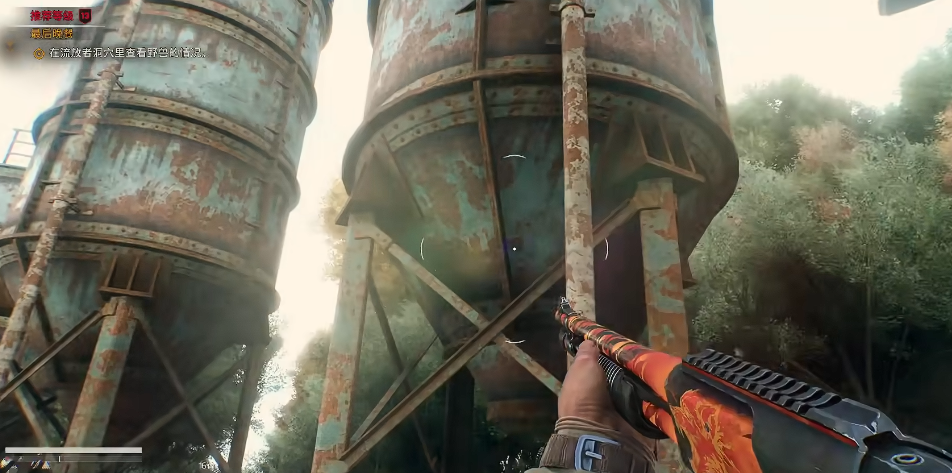Image resolution: width=952 pixels, height=473 pixels.
Task: Select the 最后晚餐 quest title
Action: click(53, 33)
